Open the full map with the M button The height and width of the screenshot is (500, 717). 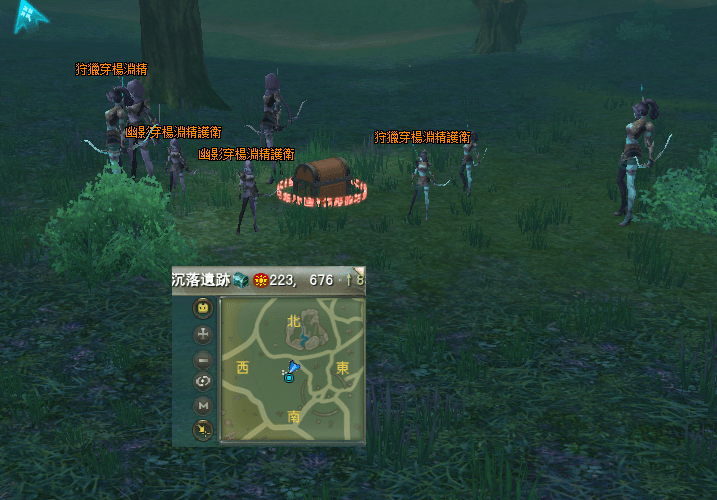[x=203, y=406]
